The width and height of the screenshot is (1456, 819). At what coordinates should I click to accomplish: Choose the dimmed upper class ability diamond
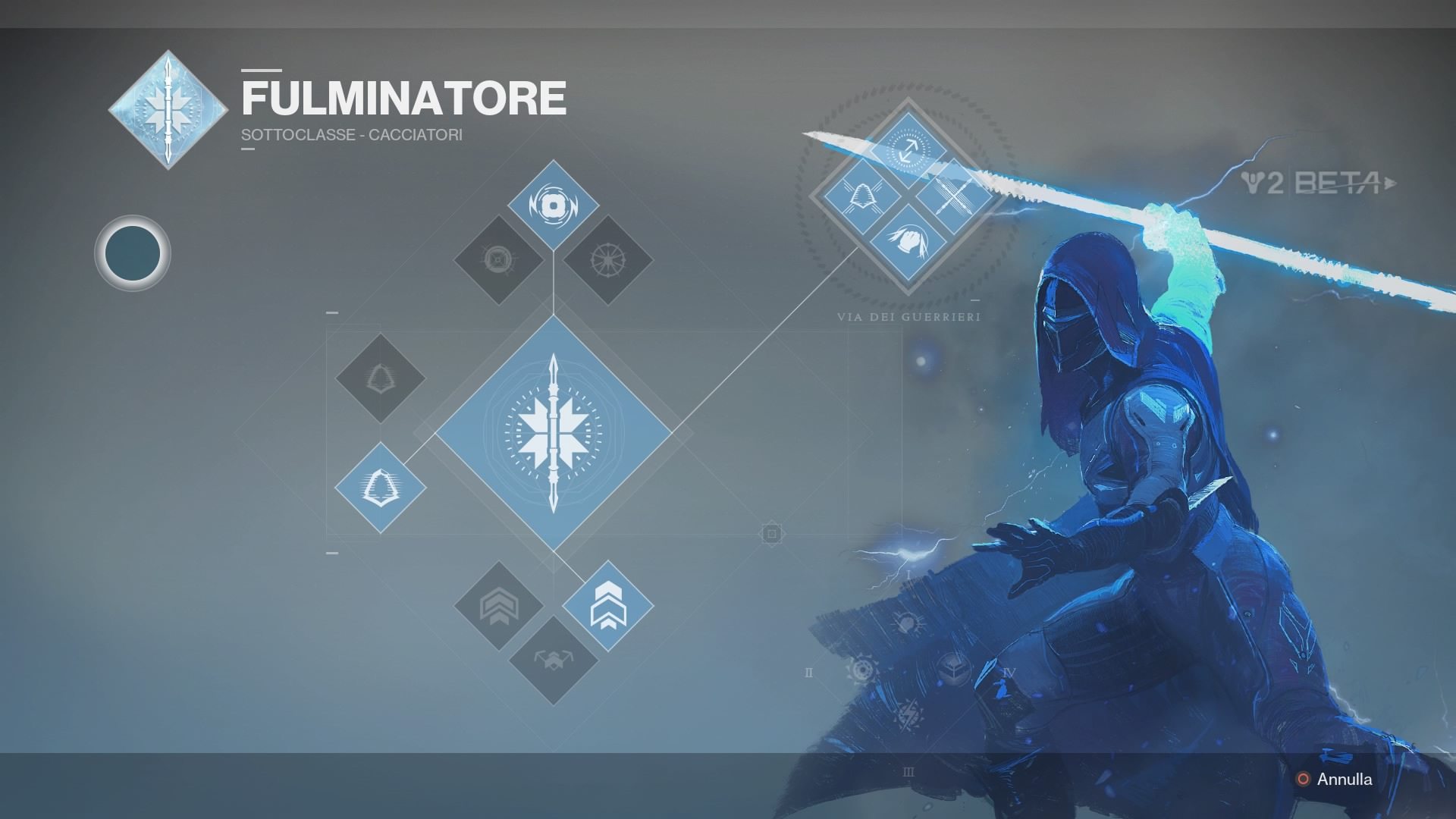(381, 378)
